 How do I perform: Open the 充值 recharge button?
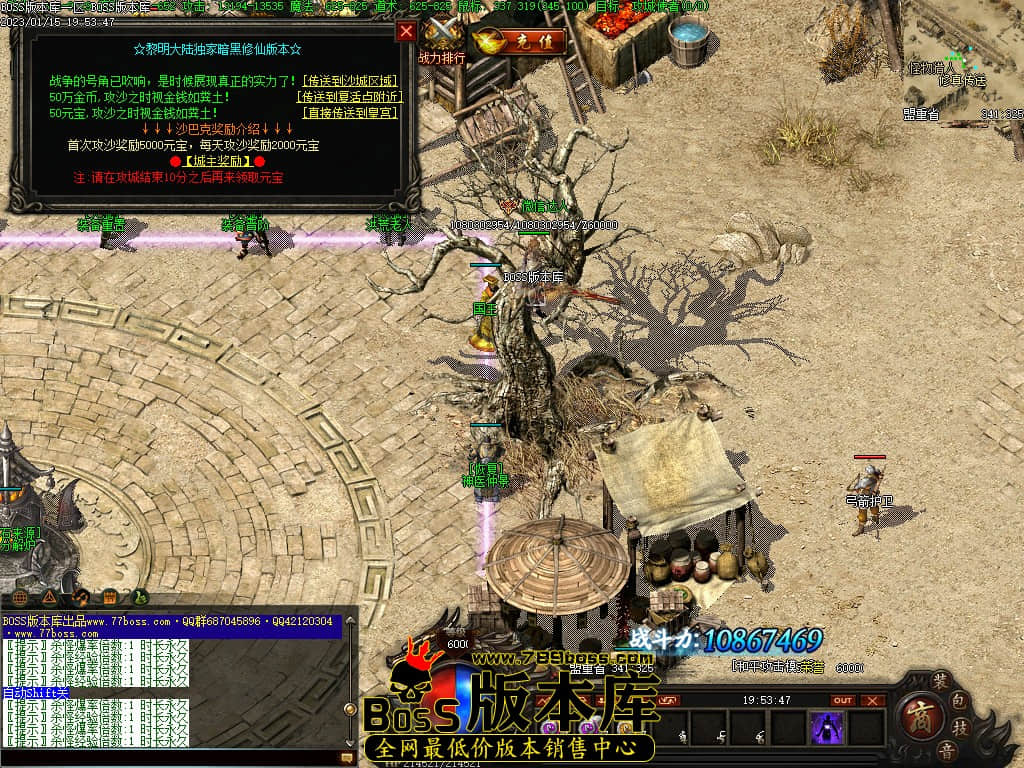tap(522, 42)
